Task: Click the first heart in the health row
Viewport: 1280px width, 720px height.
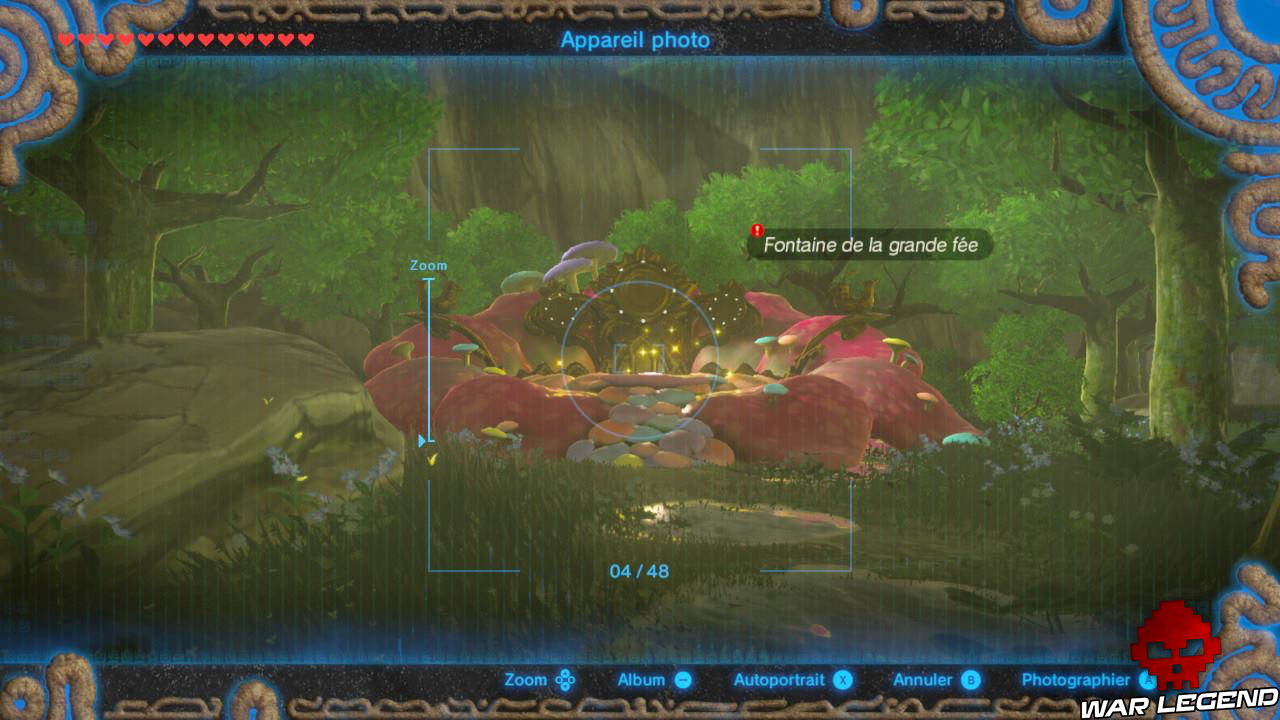Action: pos(62,37)
